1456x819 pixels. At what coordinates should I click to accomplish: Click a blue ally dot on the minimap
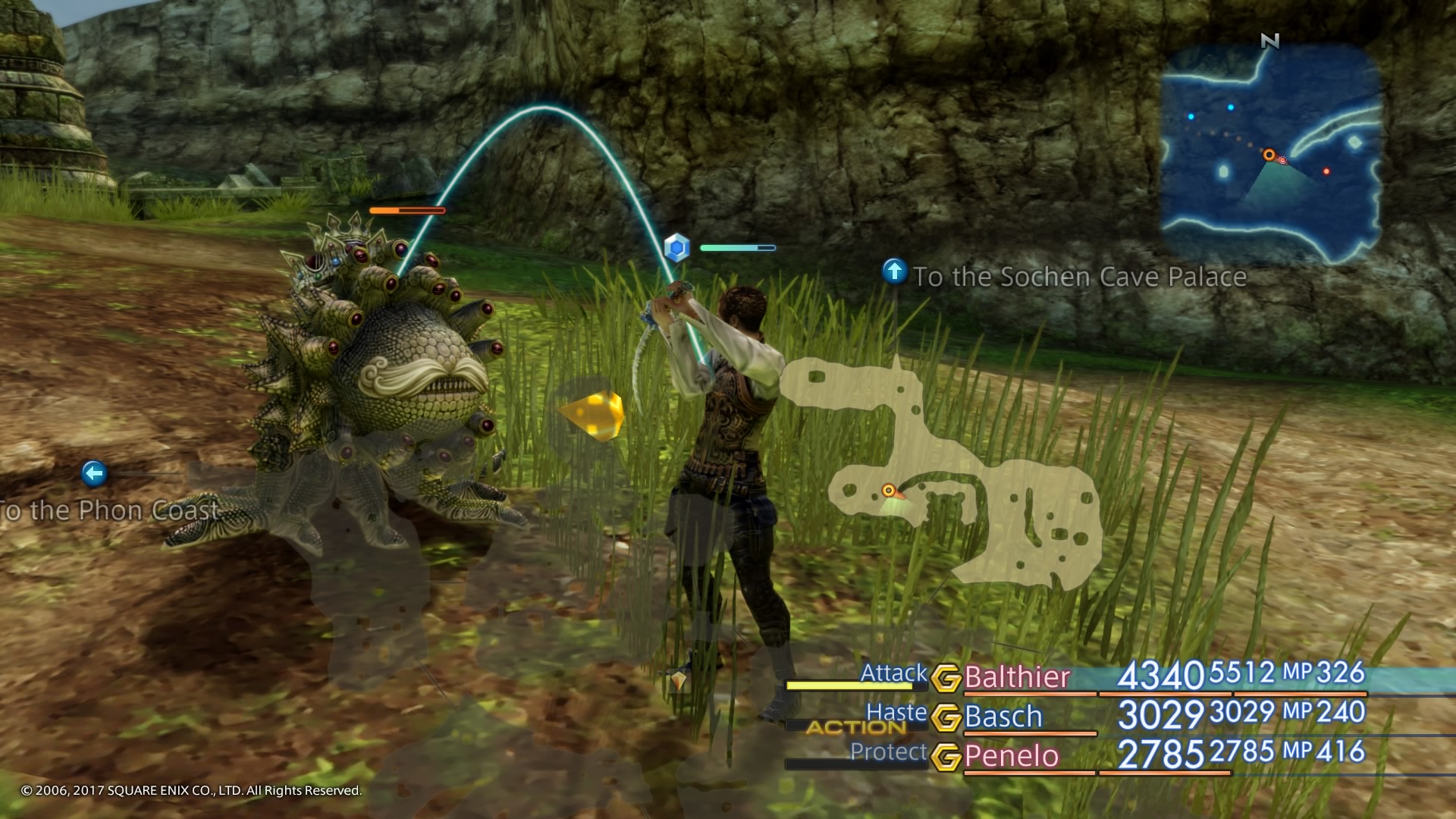pyautogui.click(x=1230, y=108)
